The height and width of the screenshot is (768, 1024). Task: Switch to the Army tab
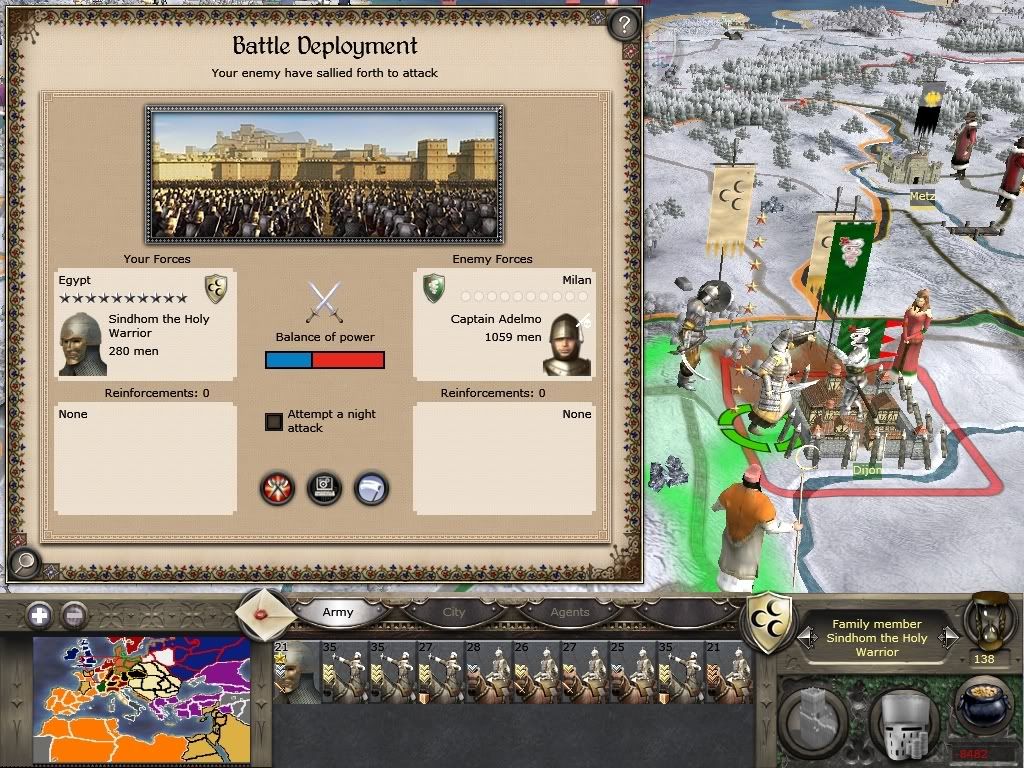338,612
